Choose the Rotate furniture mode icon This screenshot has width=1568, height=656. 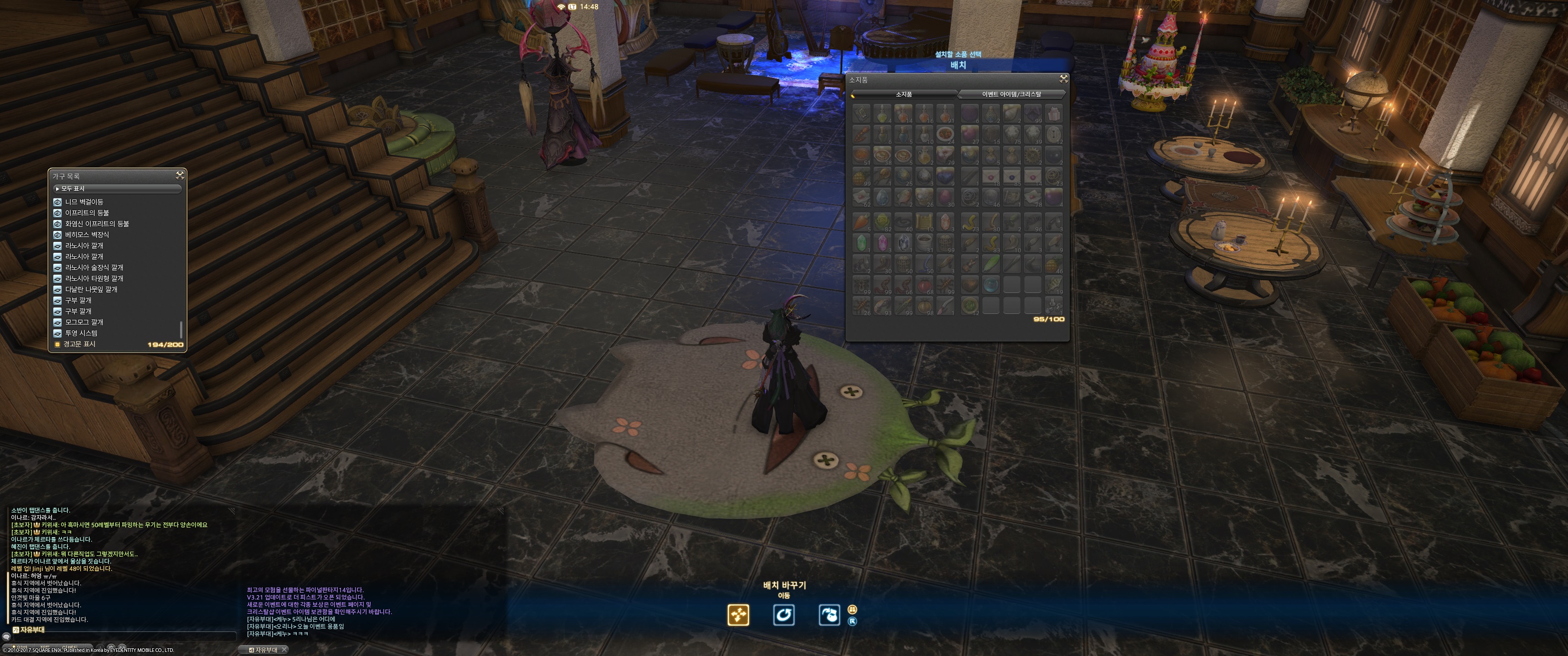tap(784, 615)
